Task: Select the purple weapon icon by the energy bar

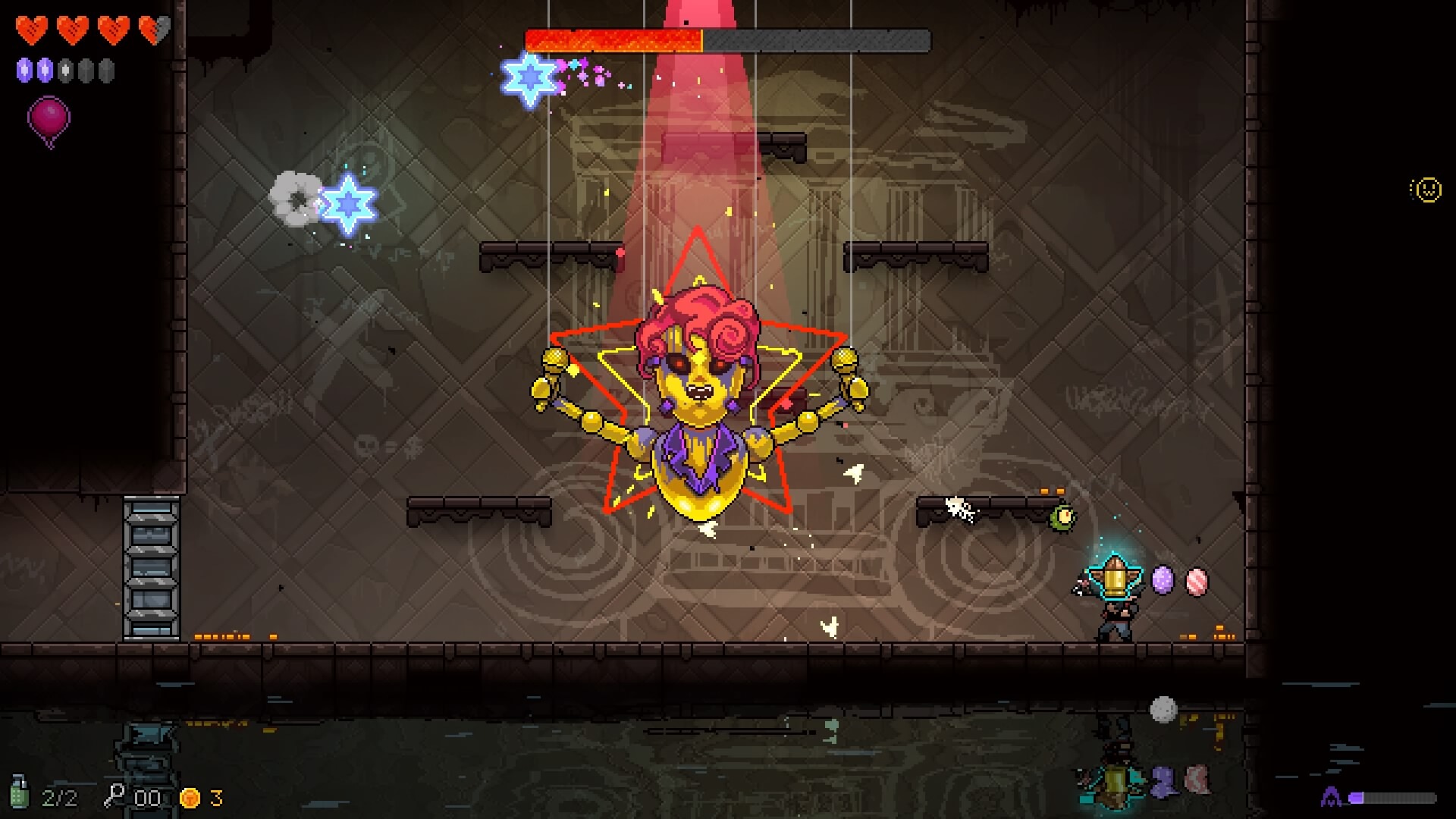Action: tap(1331, 797)
